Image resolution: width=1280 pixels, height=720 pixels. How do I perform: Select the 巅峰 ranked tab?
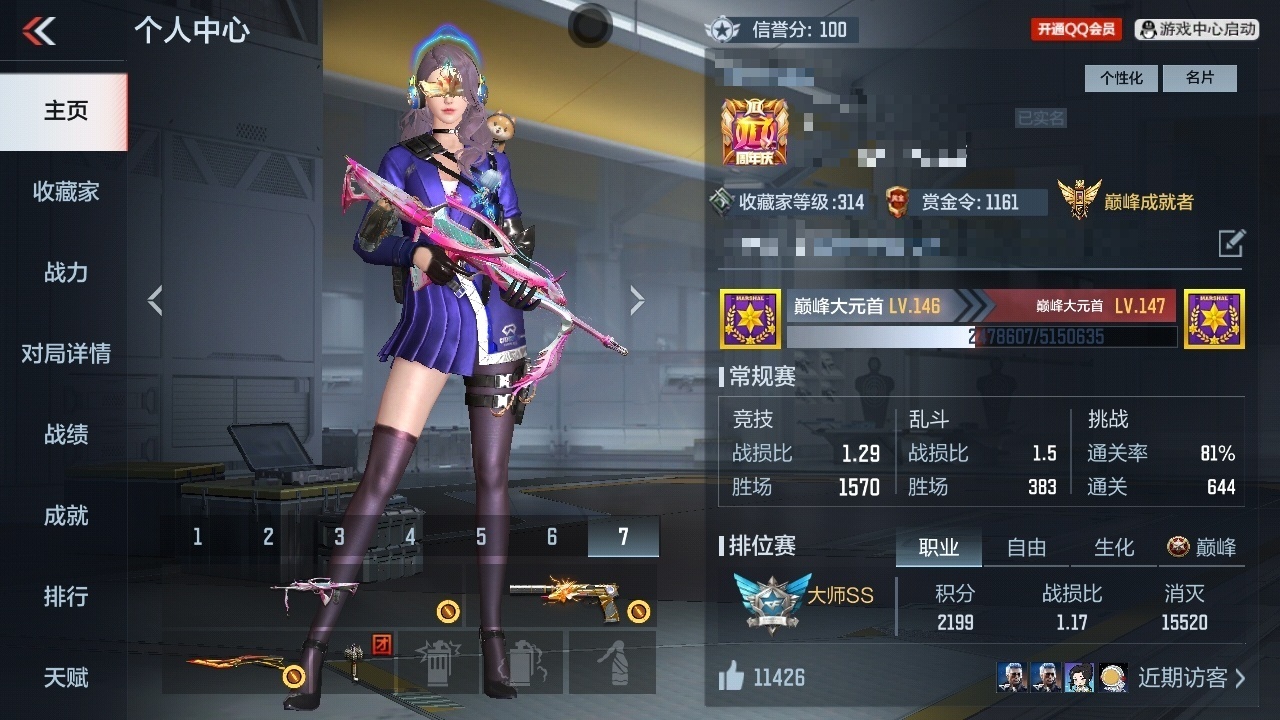pos(1202,547)
